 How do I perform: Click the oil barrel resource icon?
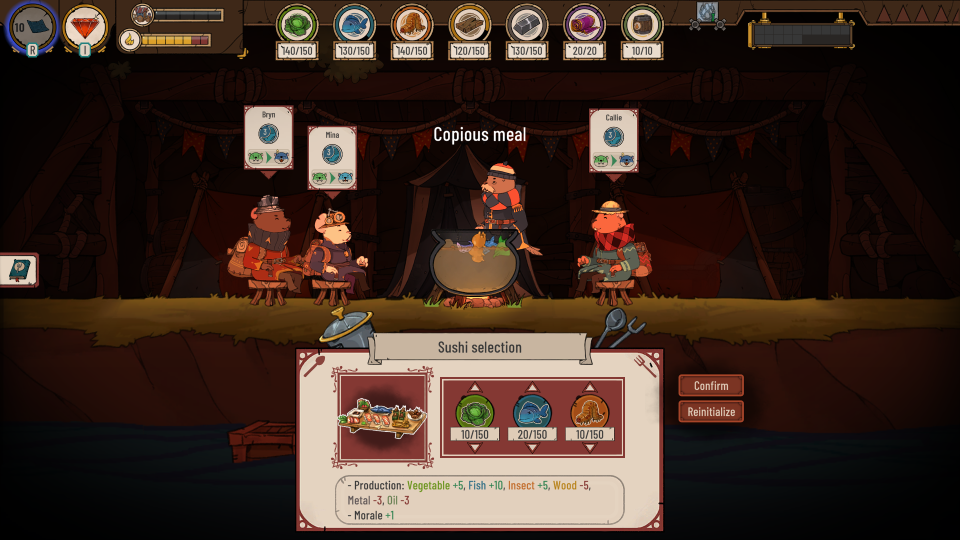click(x=642, y=23)
